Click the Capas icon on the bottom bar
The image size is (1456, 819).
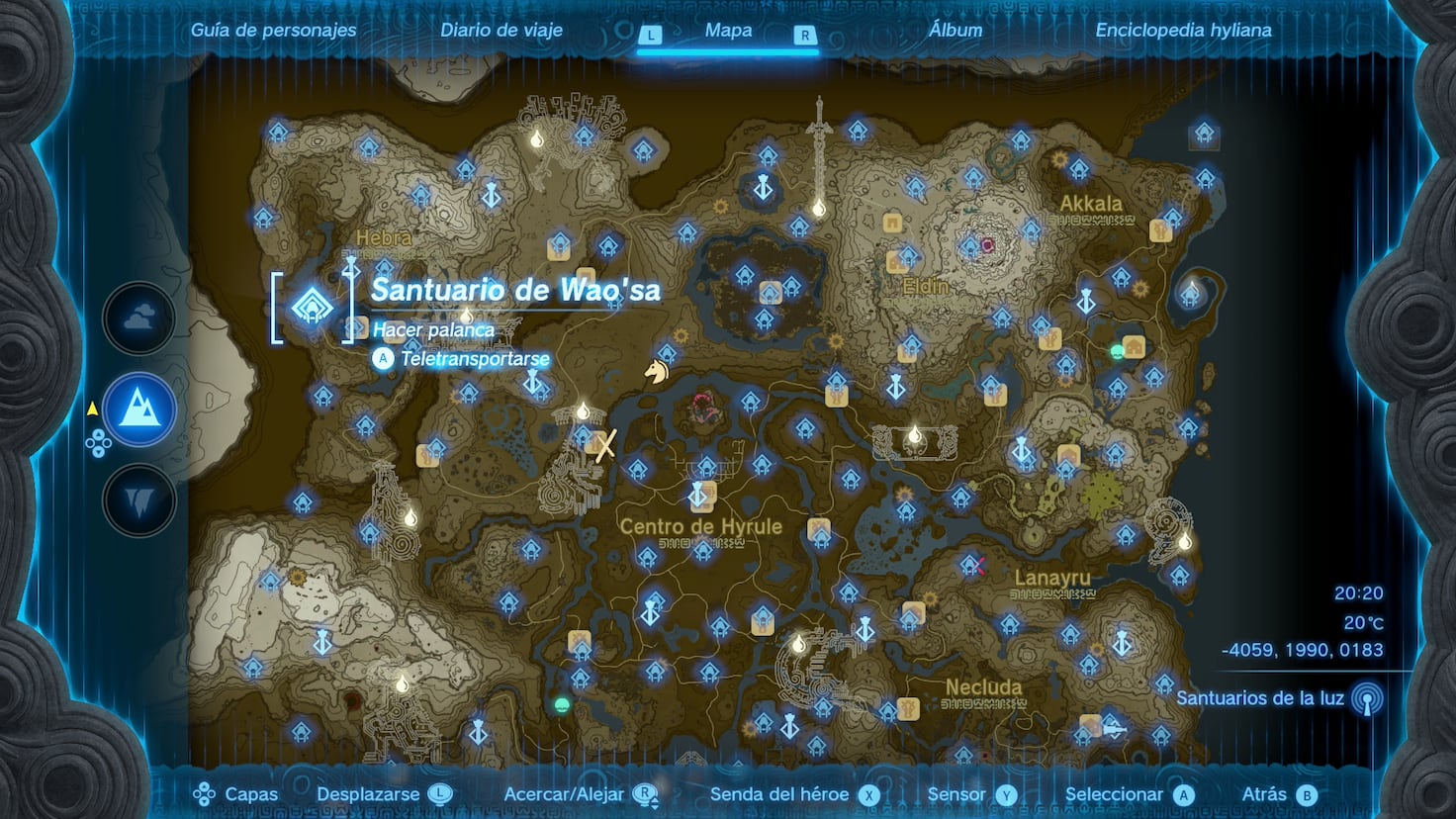(x=207, y=792)
